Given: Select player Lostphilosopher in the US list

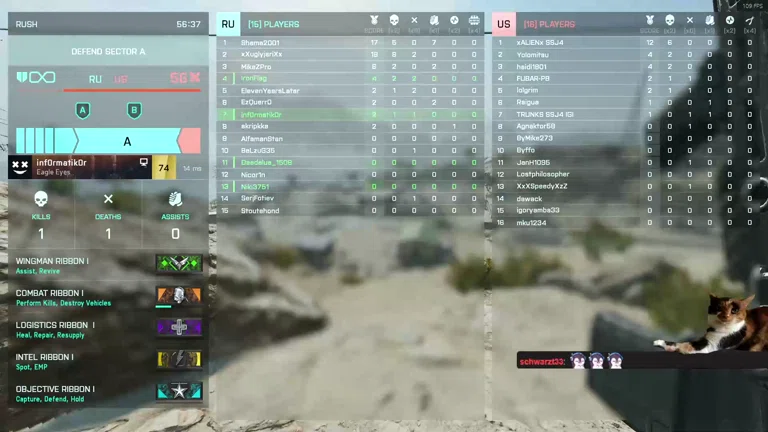Looking at the screenshot, I should click(543, 174).
